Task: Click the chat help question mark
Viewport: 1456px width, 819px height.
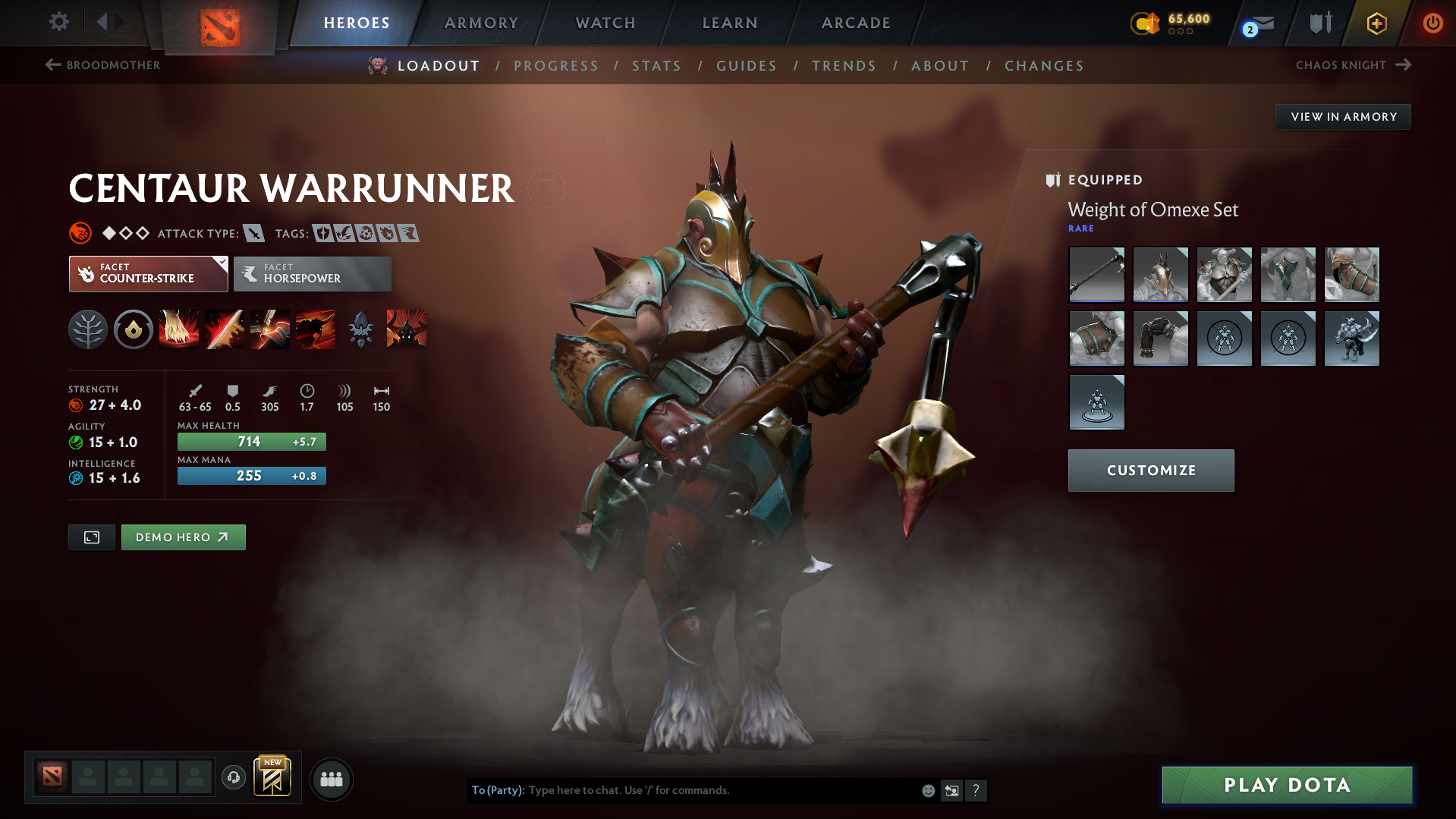Action: coord(976,790)
